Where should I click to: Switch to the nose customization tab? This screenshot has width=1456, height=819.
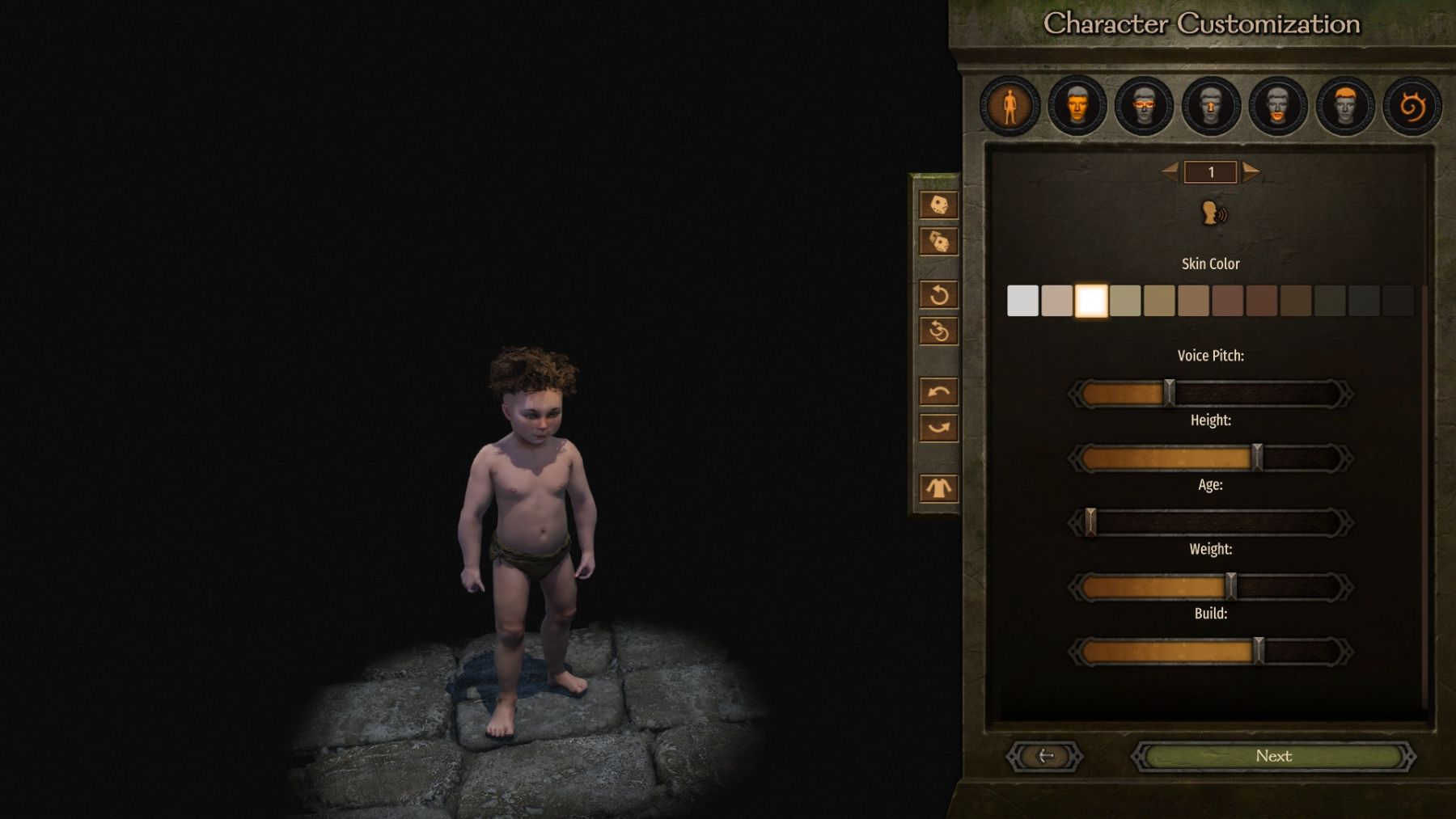[1211, 106]
